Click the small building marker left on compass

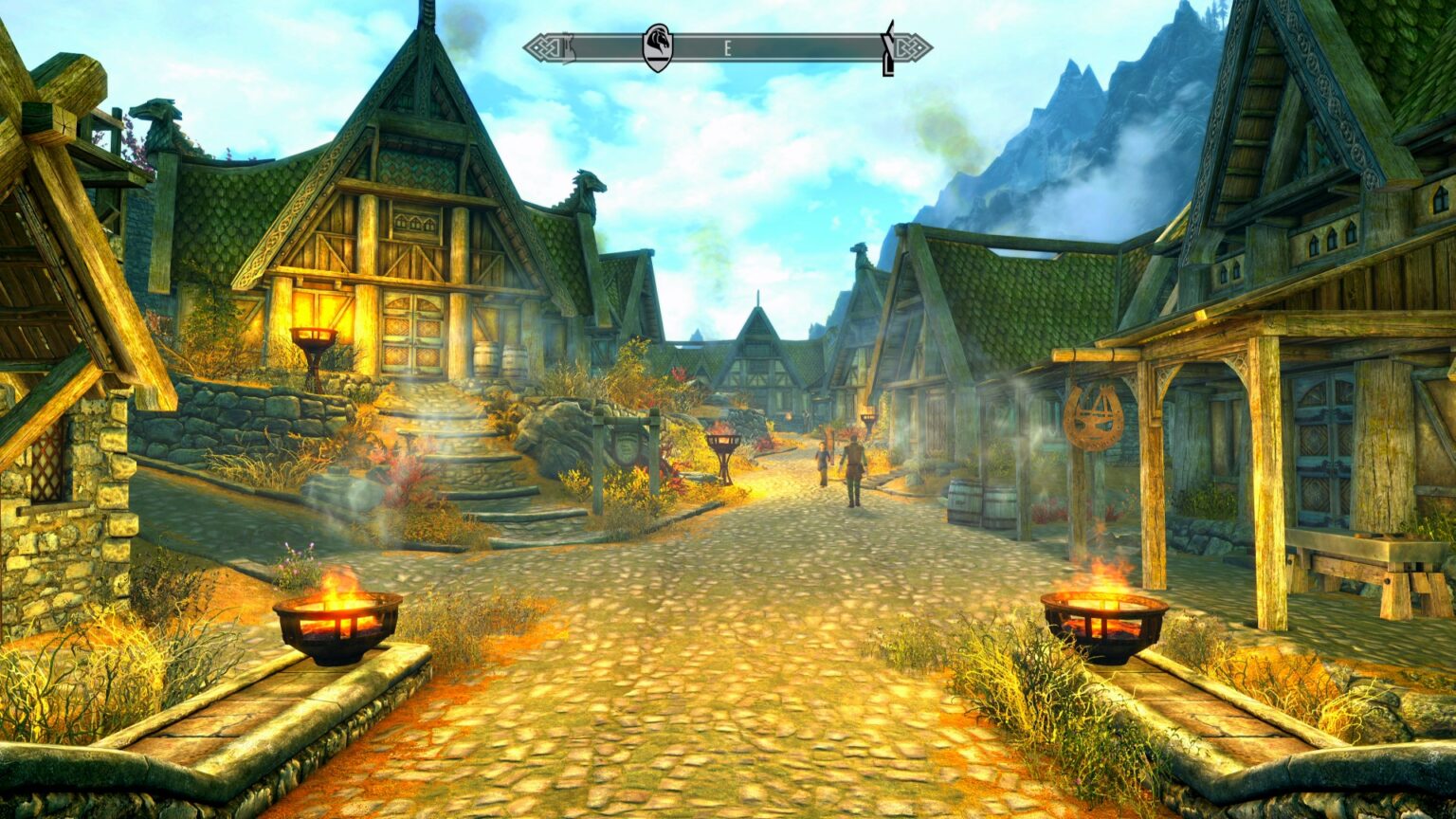click(569, 45)
